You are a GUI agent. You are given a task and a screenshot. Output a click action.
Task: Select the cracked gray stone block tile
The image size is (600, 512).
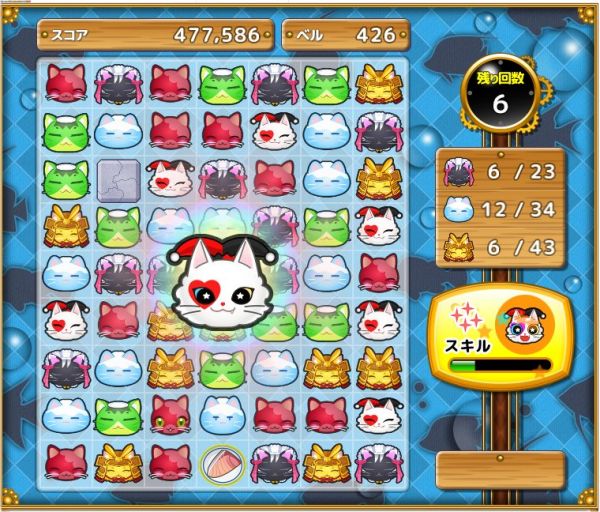point(118,178)
